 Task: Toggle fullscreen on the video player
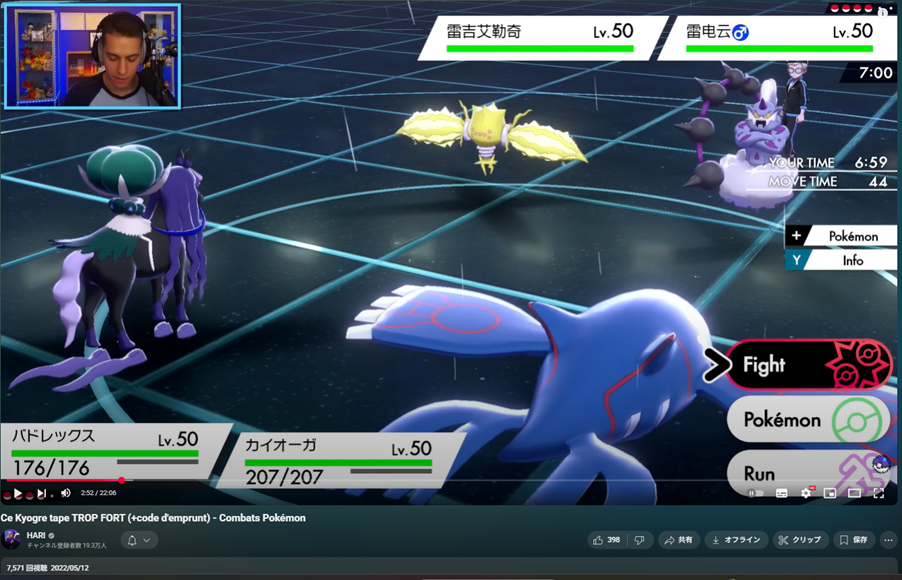(x=878, y=493)
